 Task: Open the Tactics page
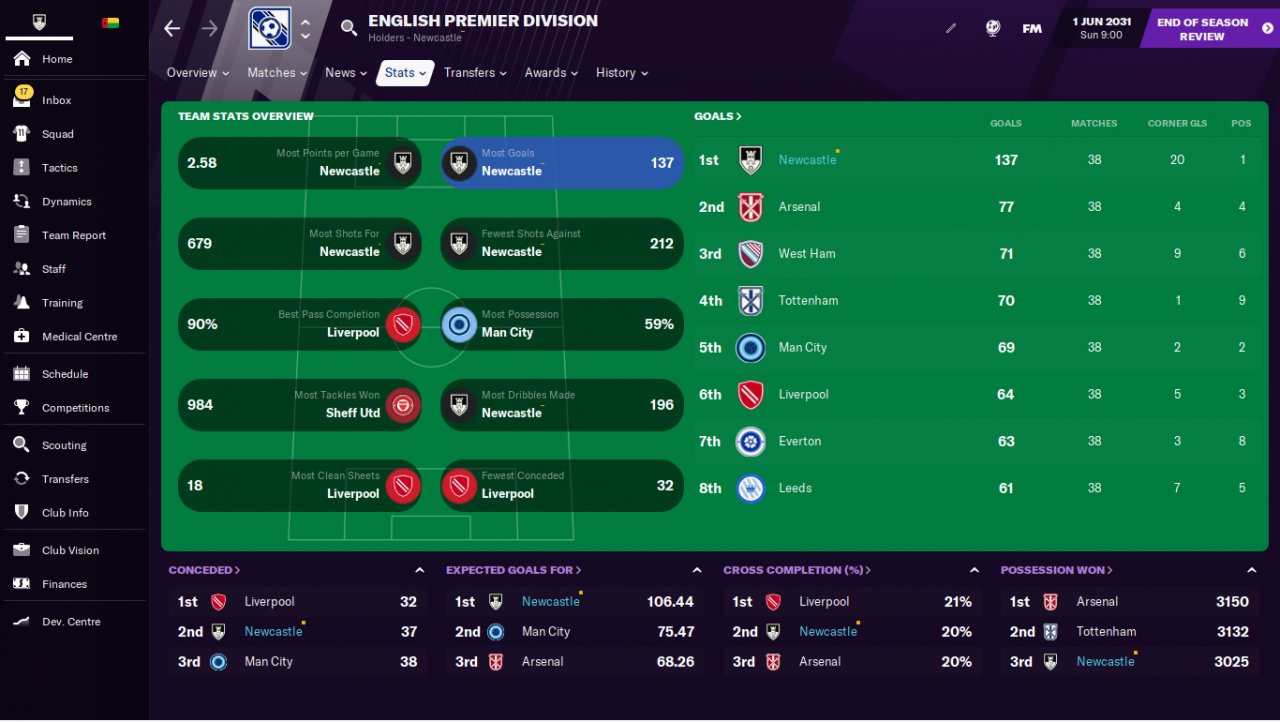pos(59,168)
